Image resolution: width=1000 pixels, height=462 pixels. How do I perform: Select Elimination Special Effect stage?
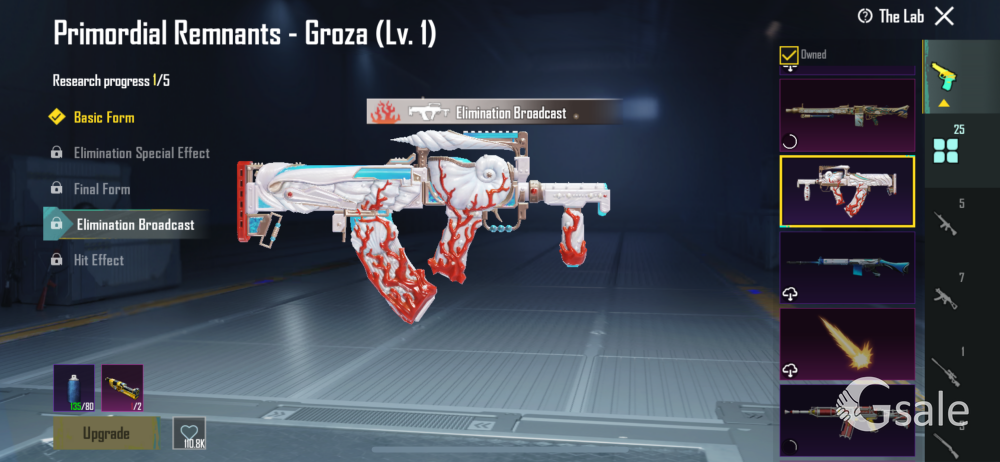141,153
